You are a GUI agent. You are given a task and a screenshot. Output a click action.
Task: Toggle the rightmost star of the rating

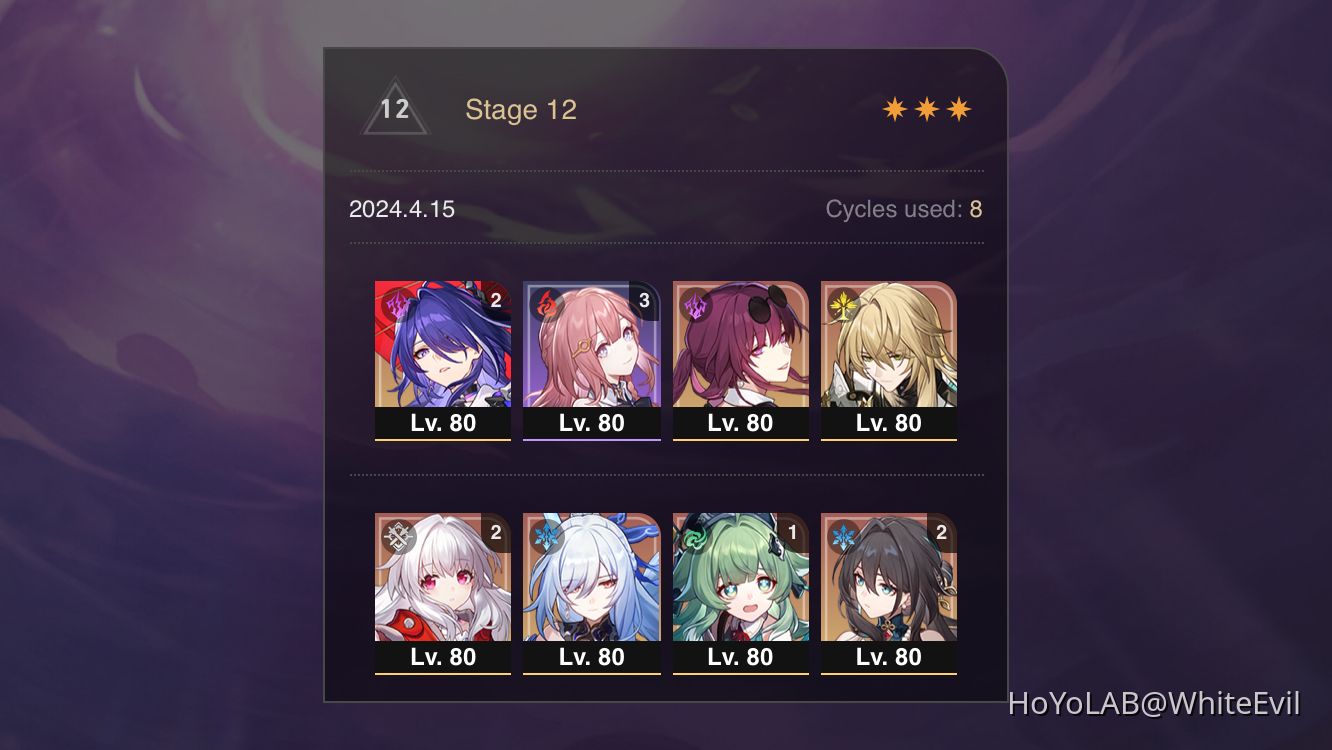coord(956,107)
